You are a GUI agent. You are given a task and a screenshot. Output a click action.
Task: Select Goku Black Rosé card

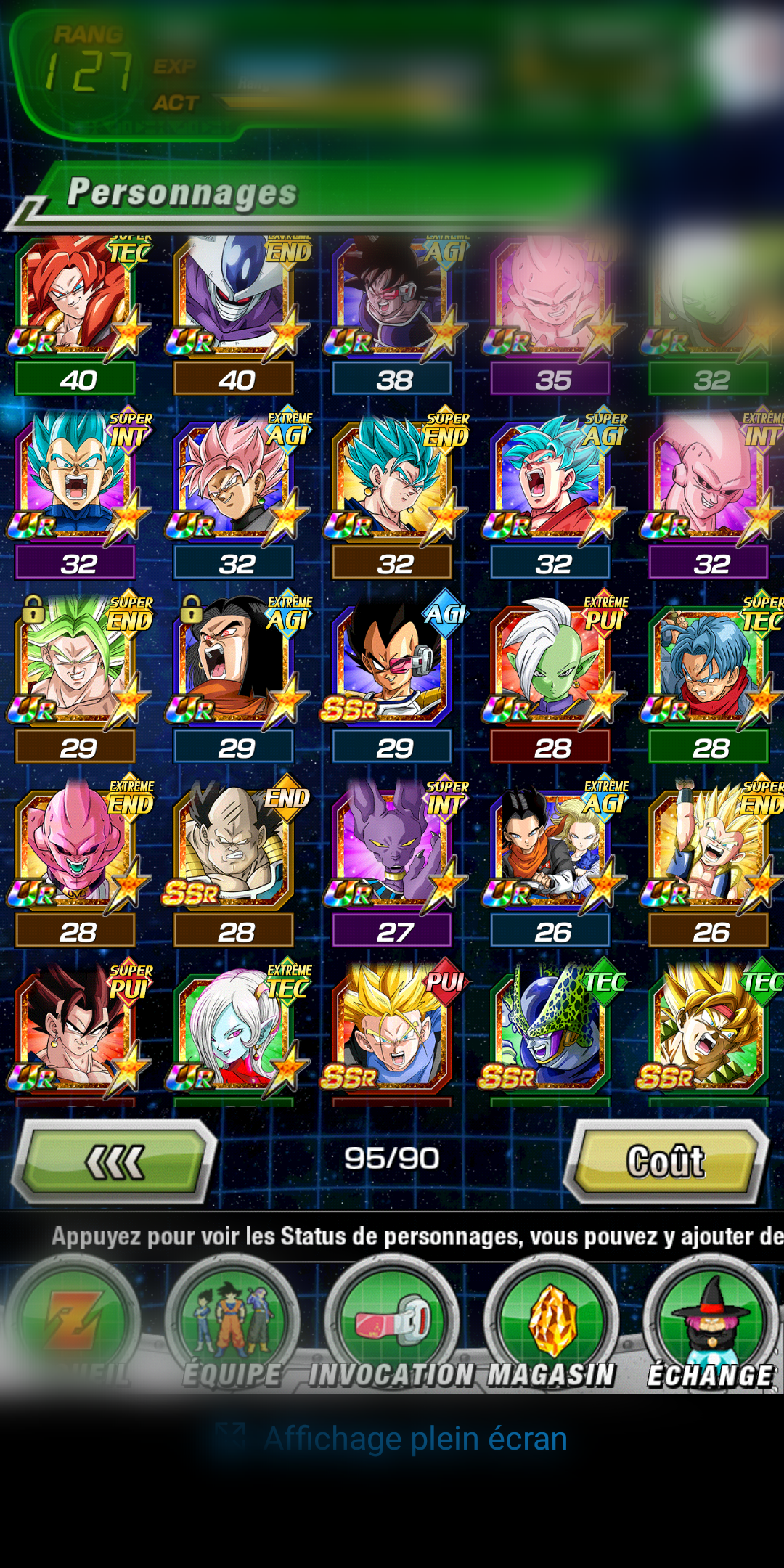tap(234, 479)
